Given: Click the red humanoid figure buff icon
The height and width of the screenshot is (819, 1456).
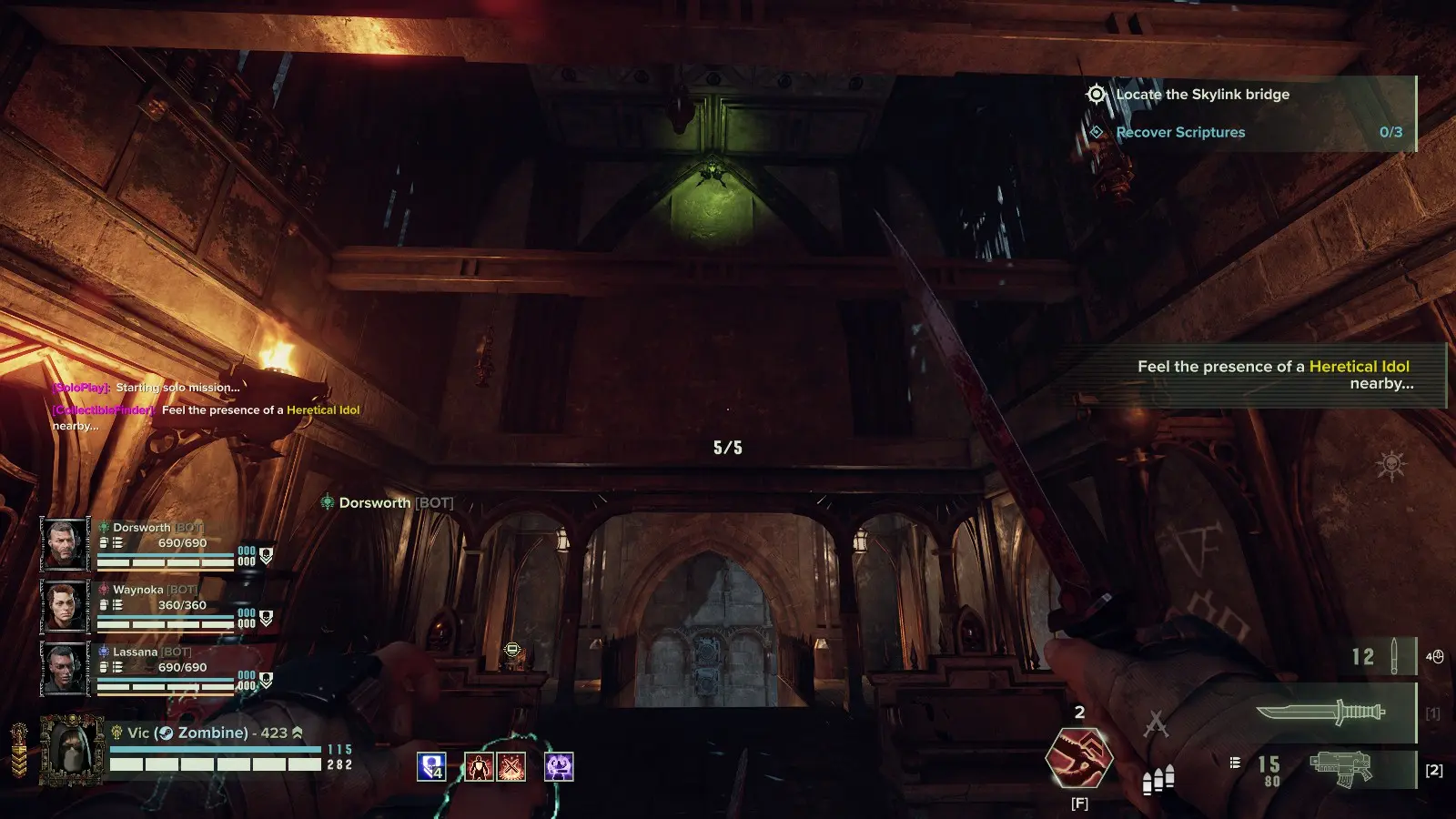Looking at the screenshot, I should pos(479,767).
